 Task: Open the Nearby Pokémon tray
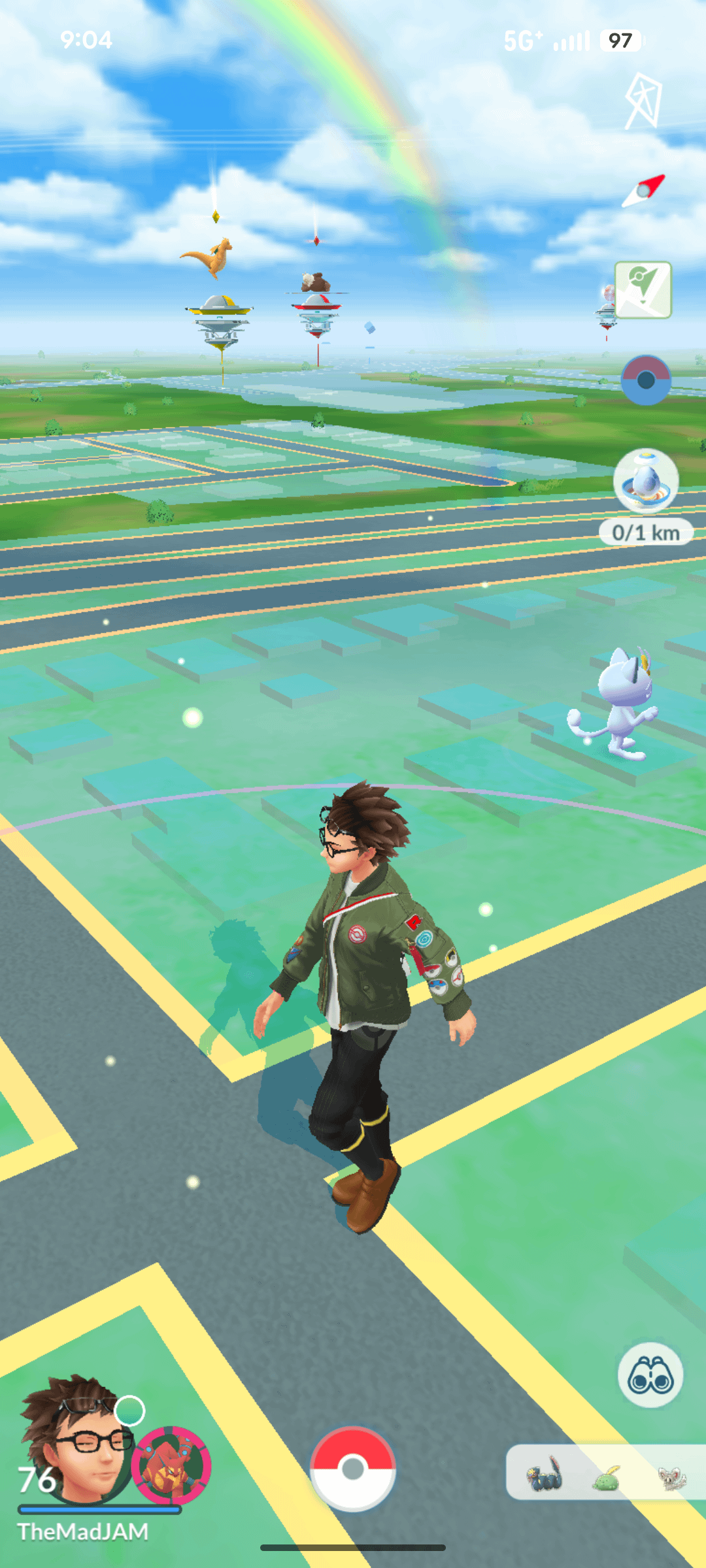click(605, 1473)
